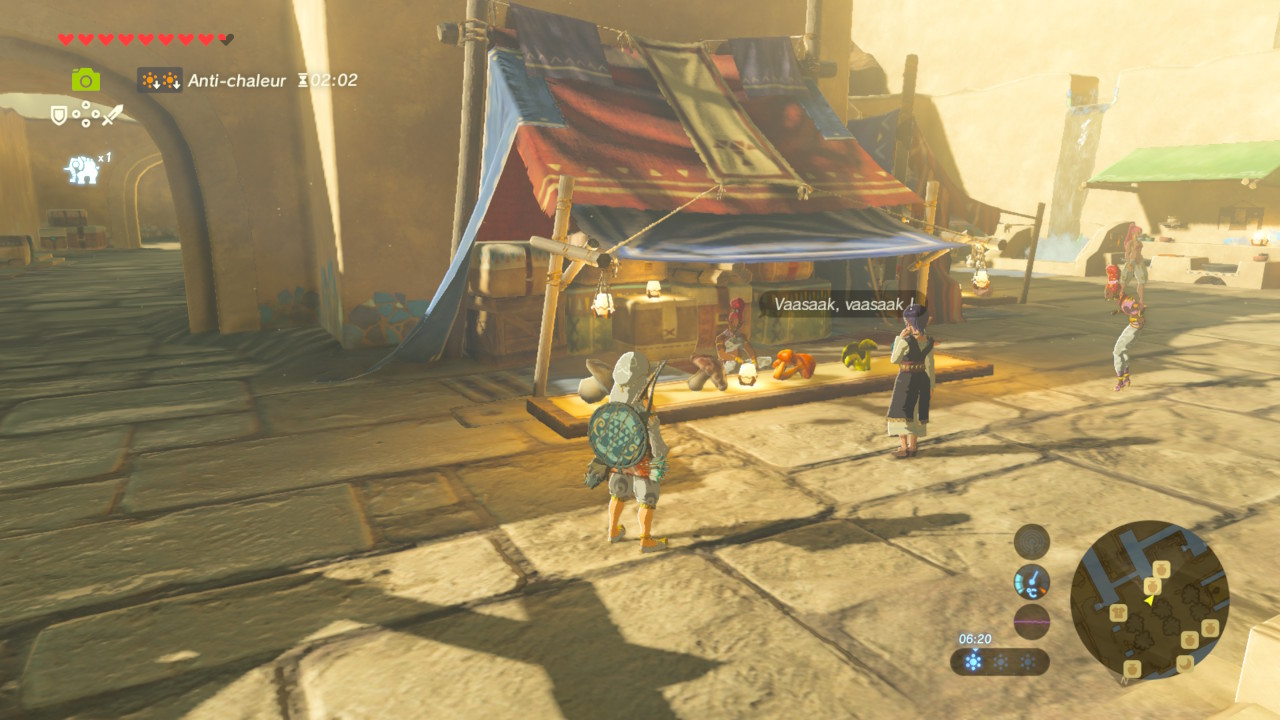
Task: Activate the glowing blue elephant power icon
Action: click(x=83, y=168)
